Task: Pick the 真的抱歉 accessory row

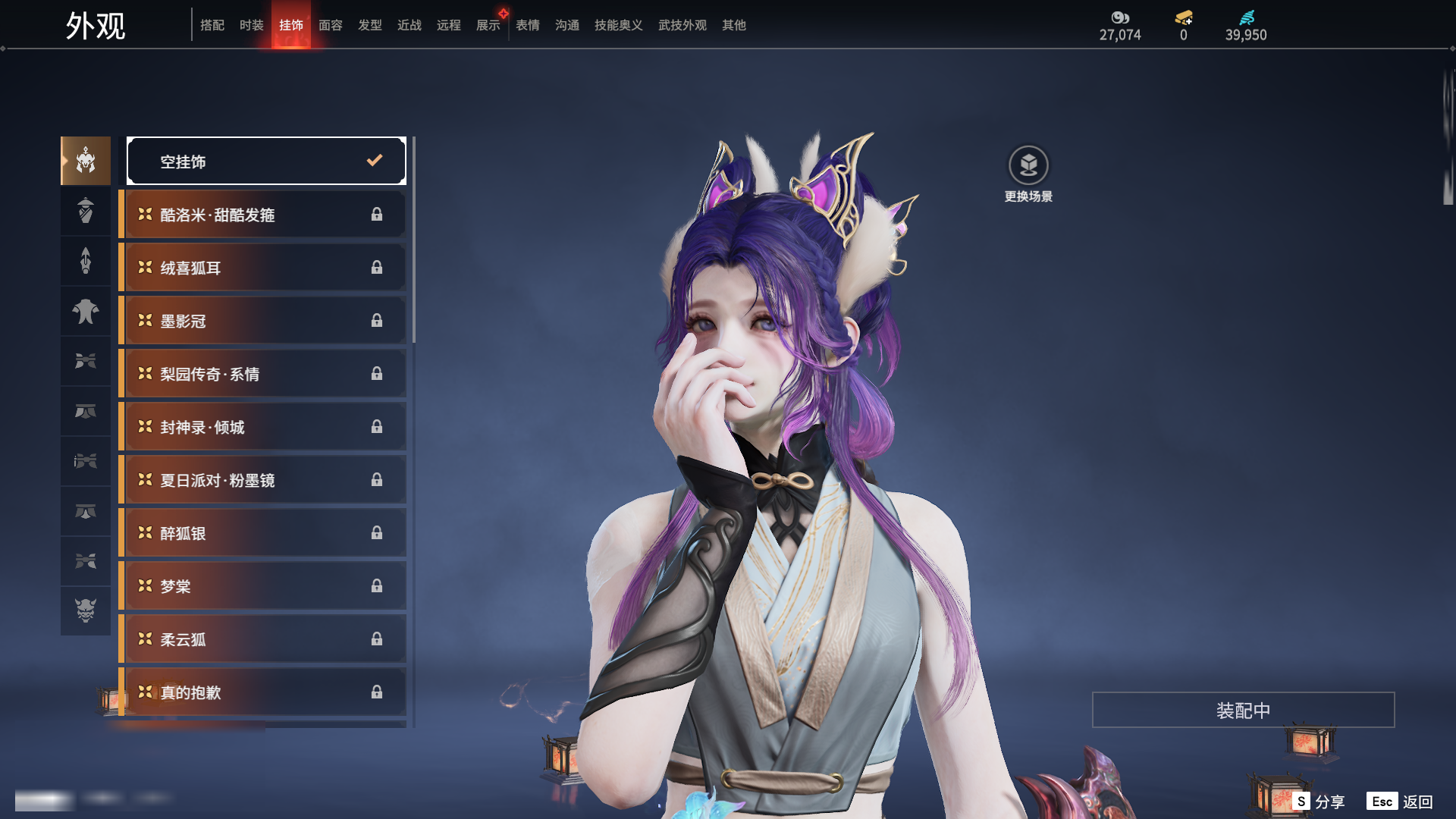Action: 262,692
